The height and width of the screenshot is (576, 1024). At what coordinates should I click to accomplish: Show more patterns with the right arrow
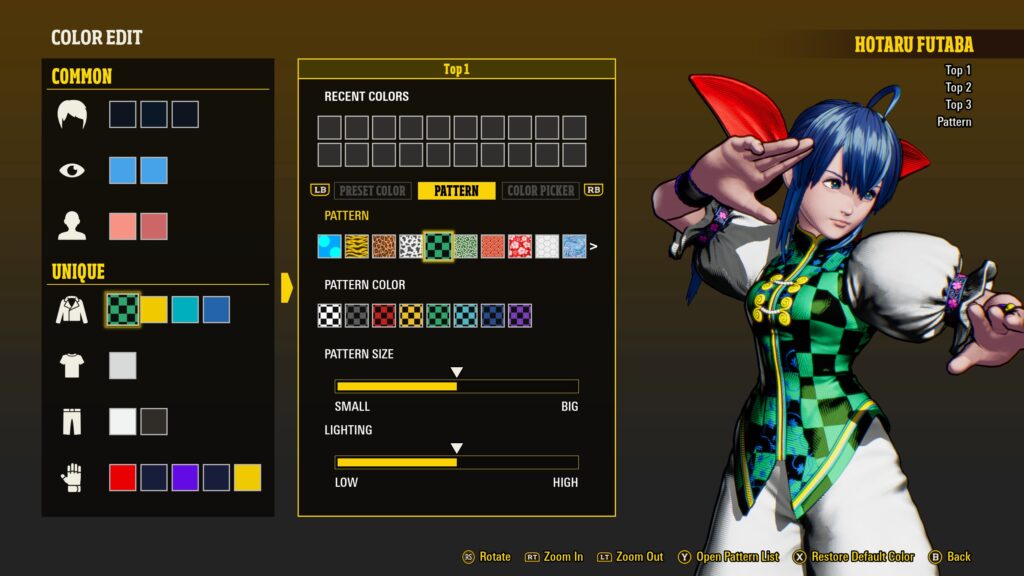[594, 246]
